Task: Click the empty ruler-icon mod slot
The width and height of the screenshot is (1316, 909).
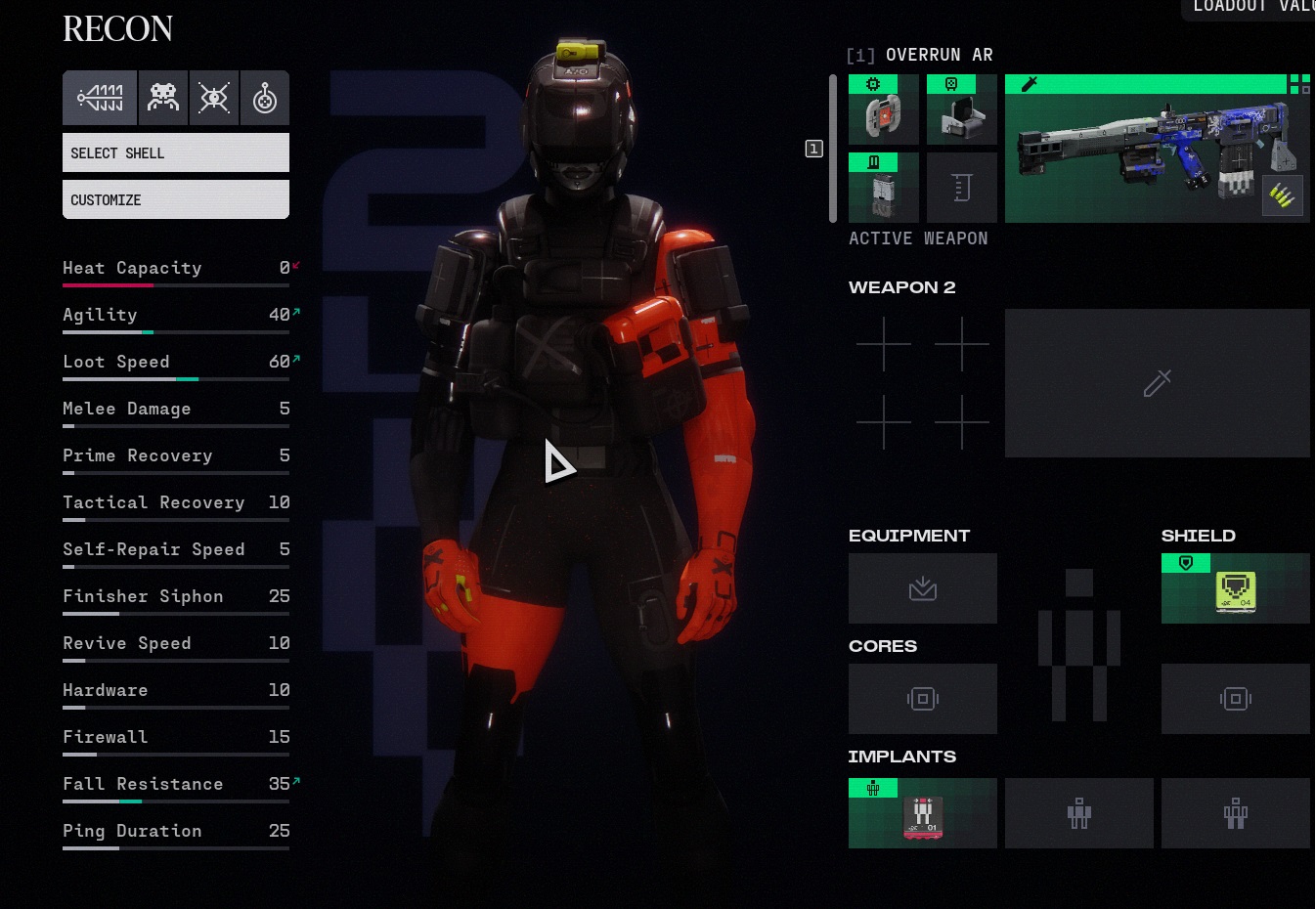Action: click(x=962, y=188)
